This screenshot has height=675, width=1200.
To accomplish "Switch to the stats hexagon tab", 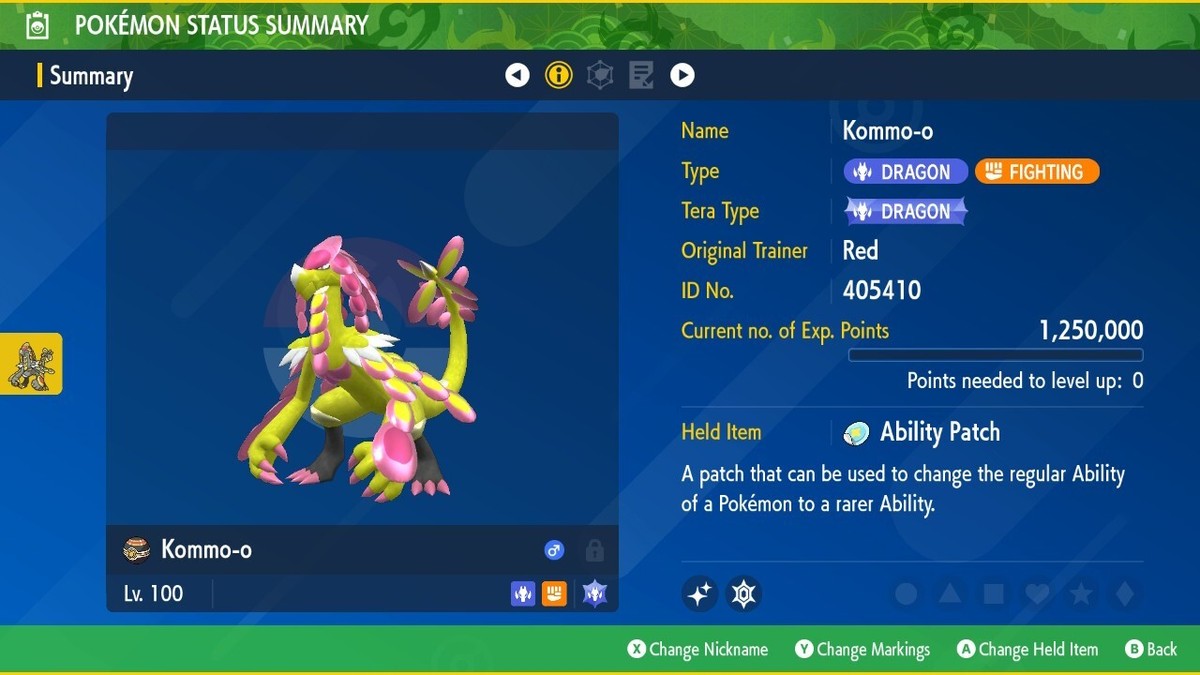I will (x=600, y=75).
